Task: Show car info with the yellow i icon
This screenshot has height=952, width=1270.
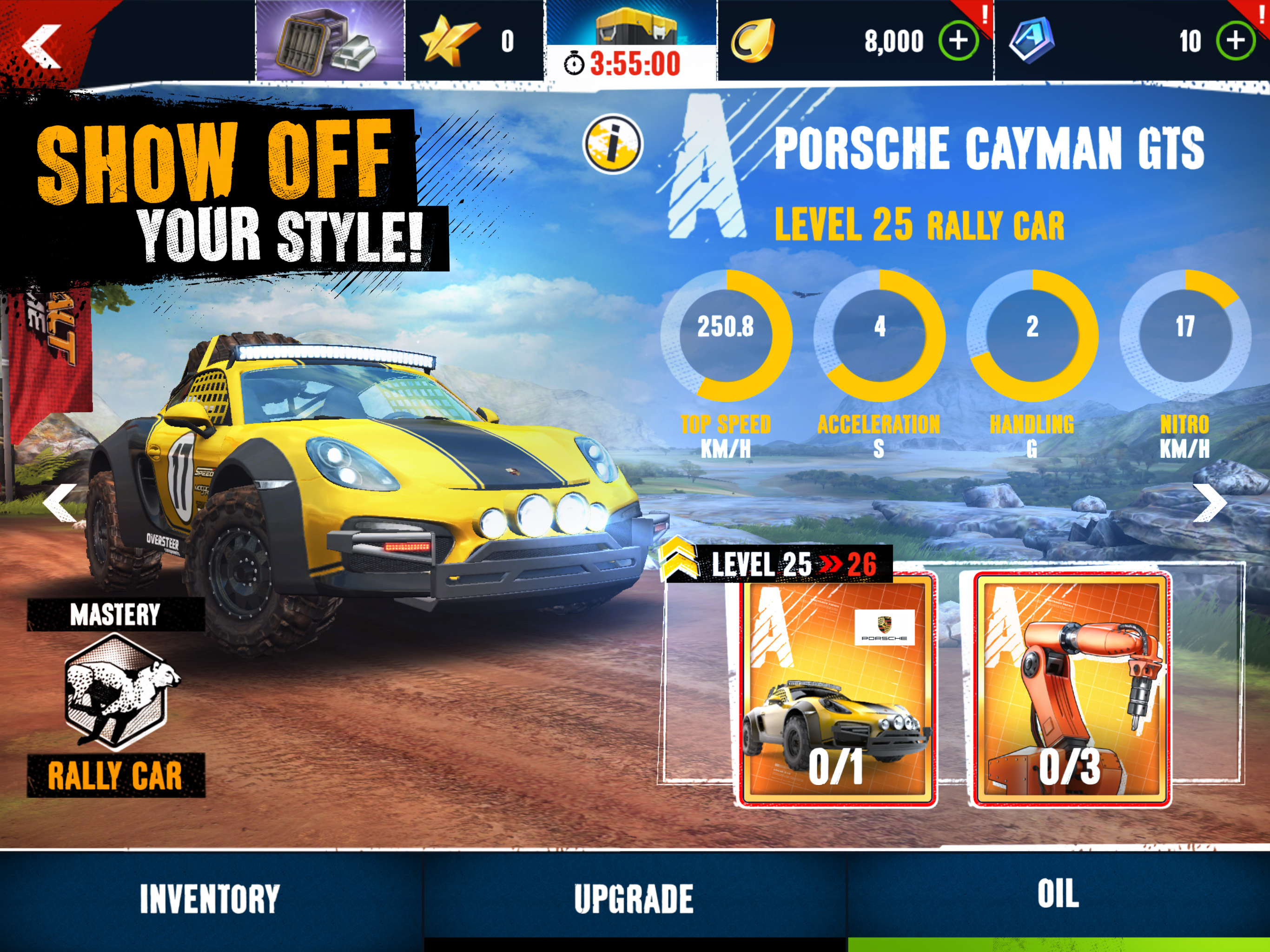Action: (613, 144)
